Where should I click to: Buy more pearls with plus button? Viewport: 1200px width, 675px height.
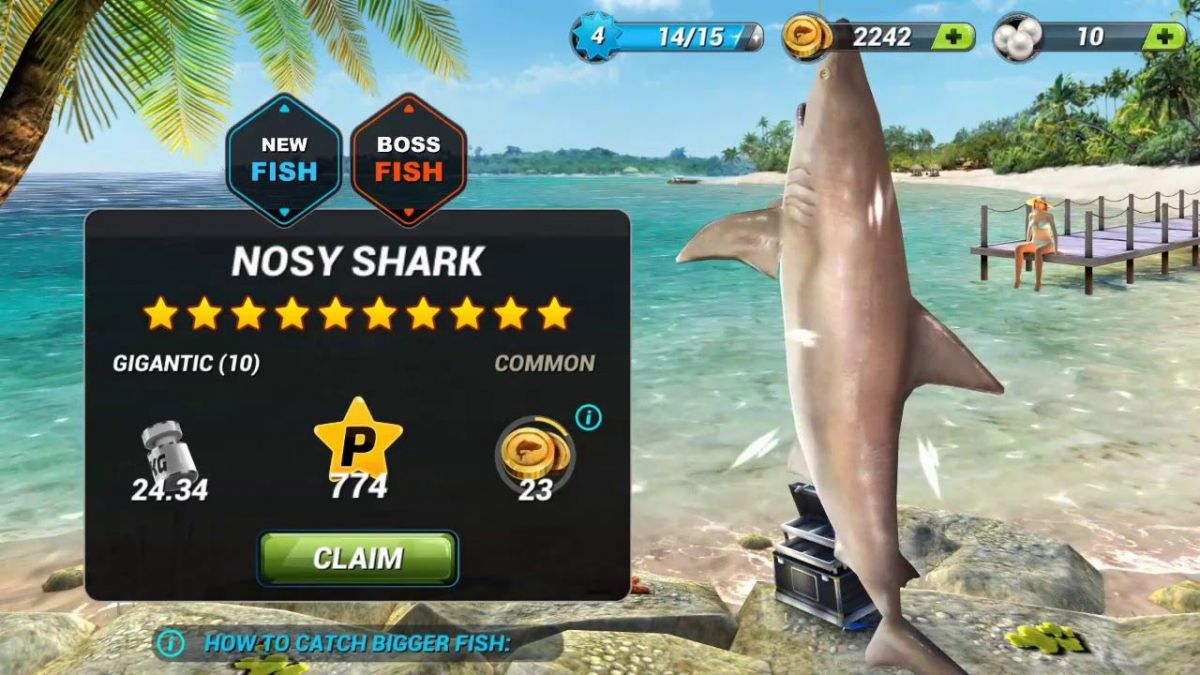coord(1163,38)
